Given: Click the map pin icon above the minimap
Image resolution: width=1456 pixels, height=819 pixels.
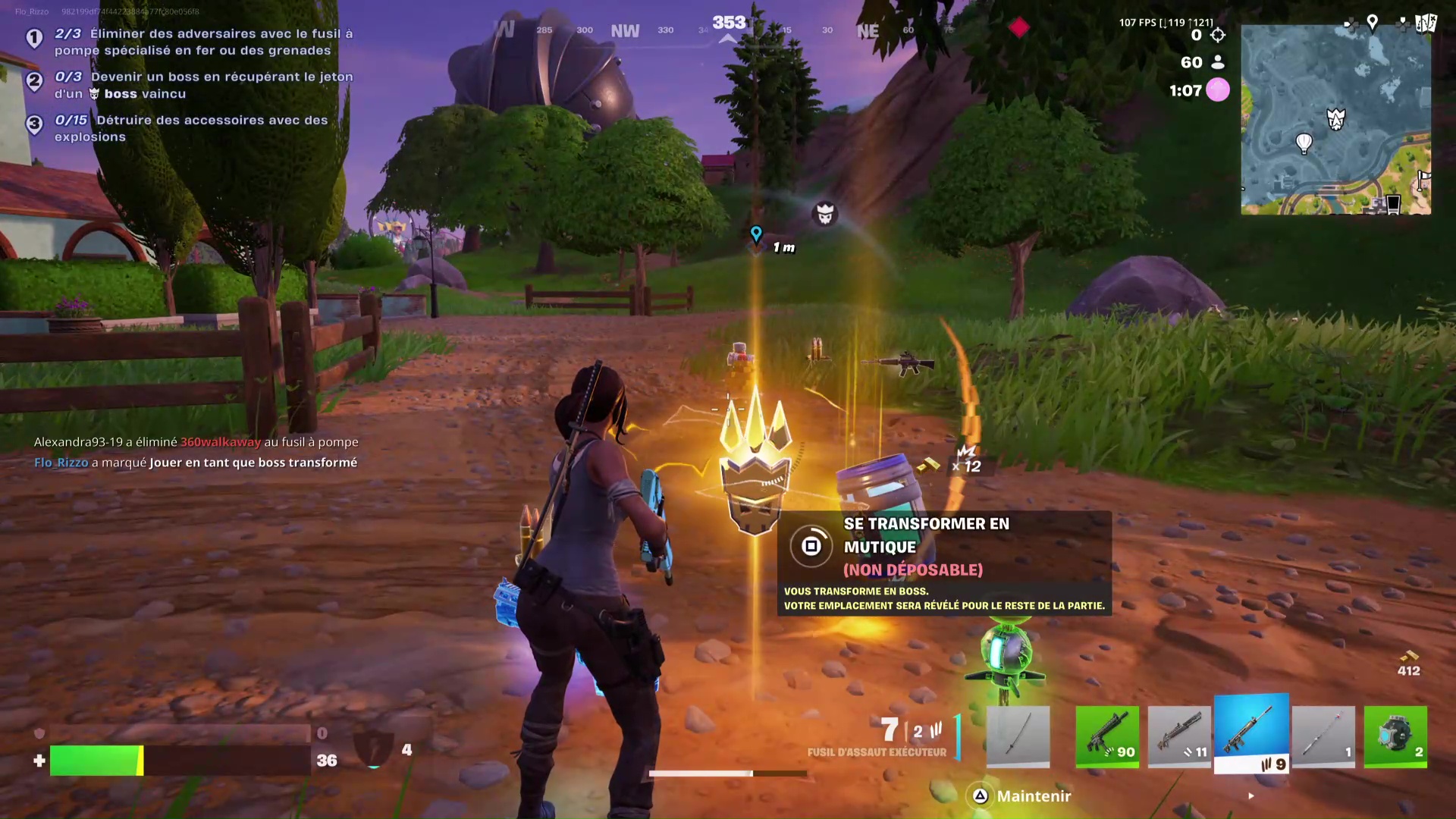Looking at the screenshot, I should click(x=1373, y=23).
